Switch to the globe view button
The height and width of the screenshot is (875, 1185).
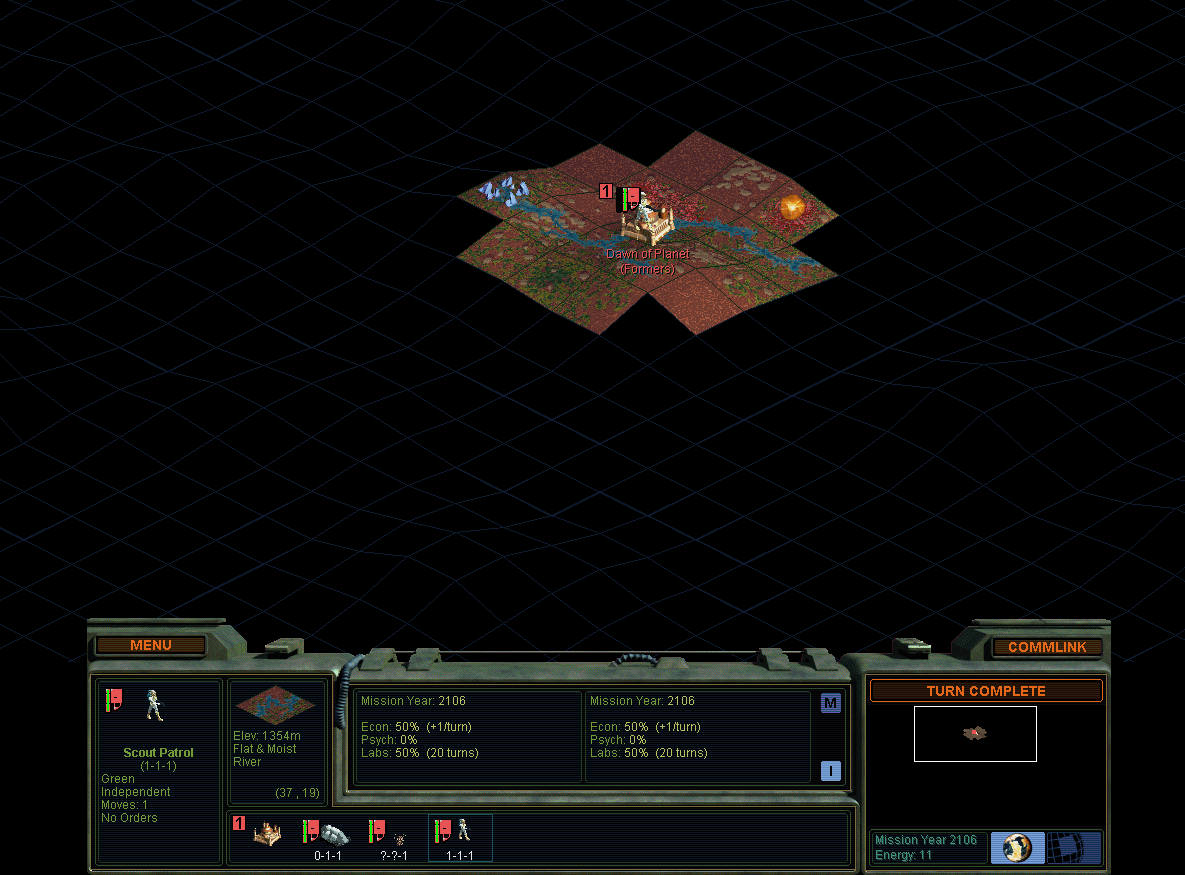(1017, 847)
